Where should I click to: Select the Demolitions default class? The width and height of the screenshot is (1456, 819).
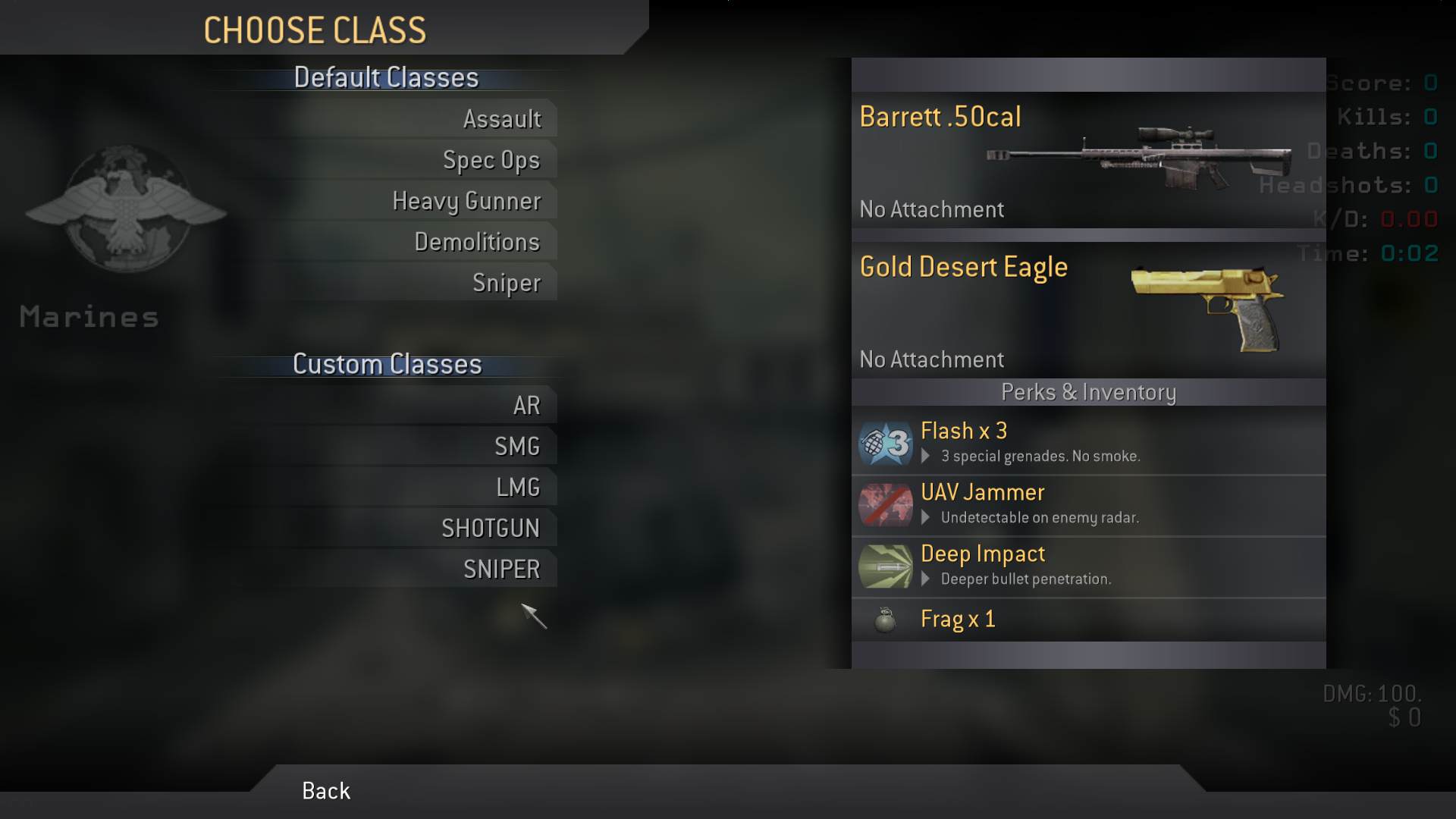pos(476,242)
